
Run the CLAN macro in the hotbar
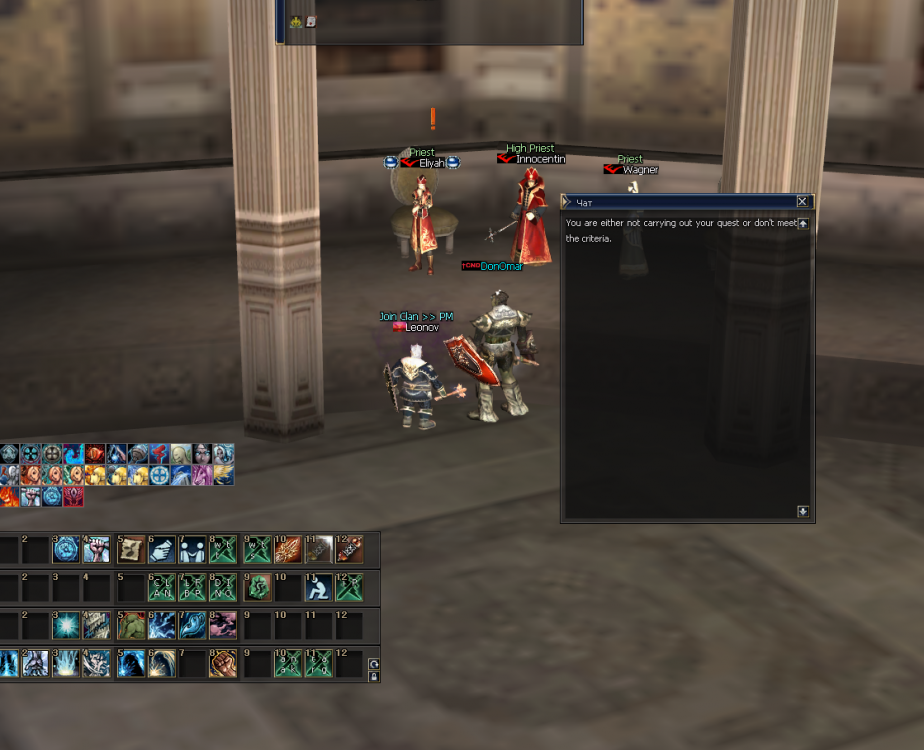pos(161,587)
